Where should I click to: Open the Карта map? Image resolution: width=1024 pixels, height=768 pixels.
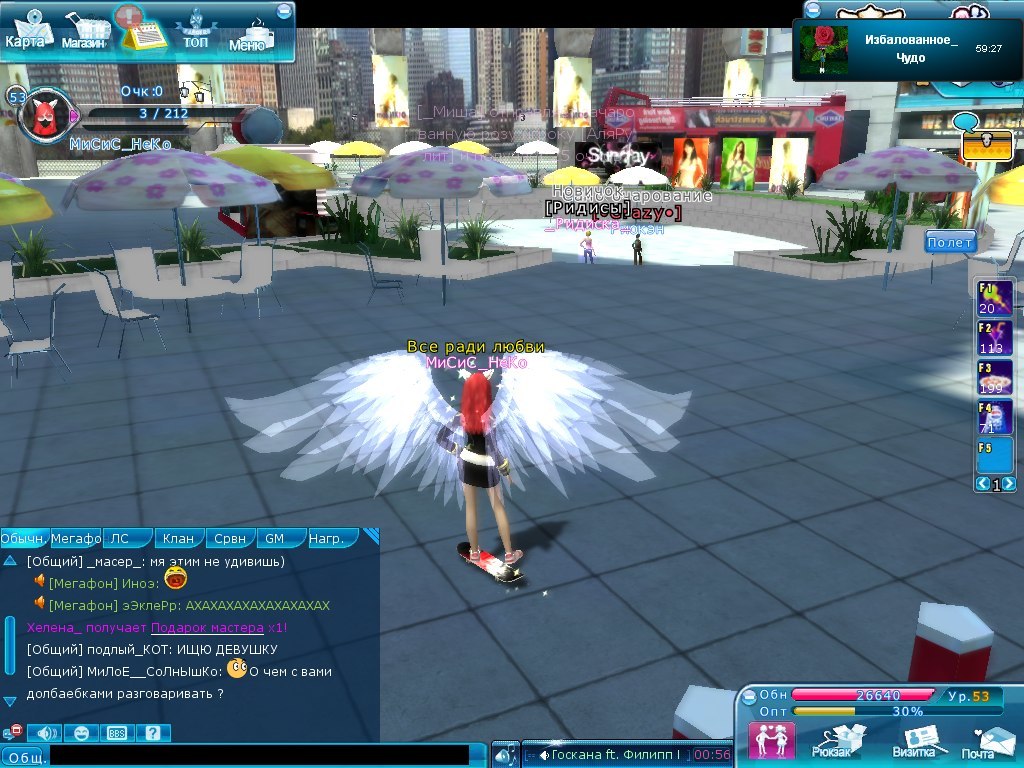pos(28,31)
